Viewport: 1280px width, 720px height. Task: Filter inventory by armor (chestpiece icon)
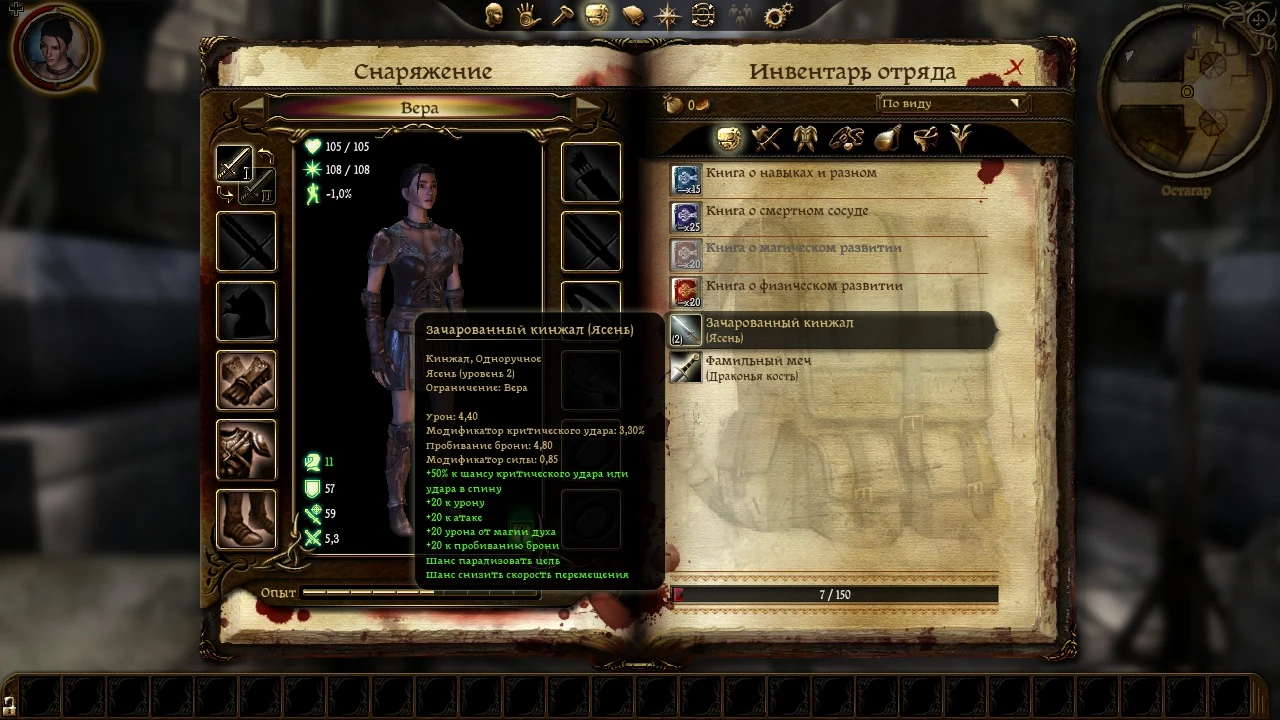(x=806, y=139)
